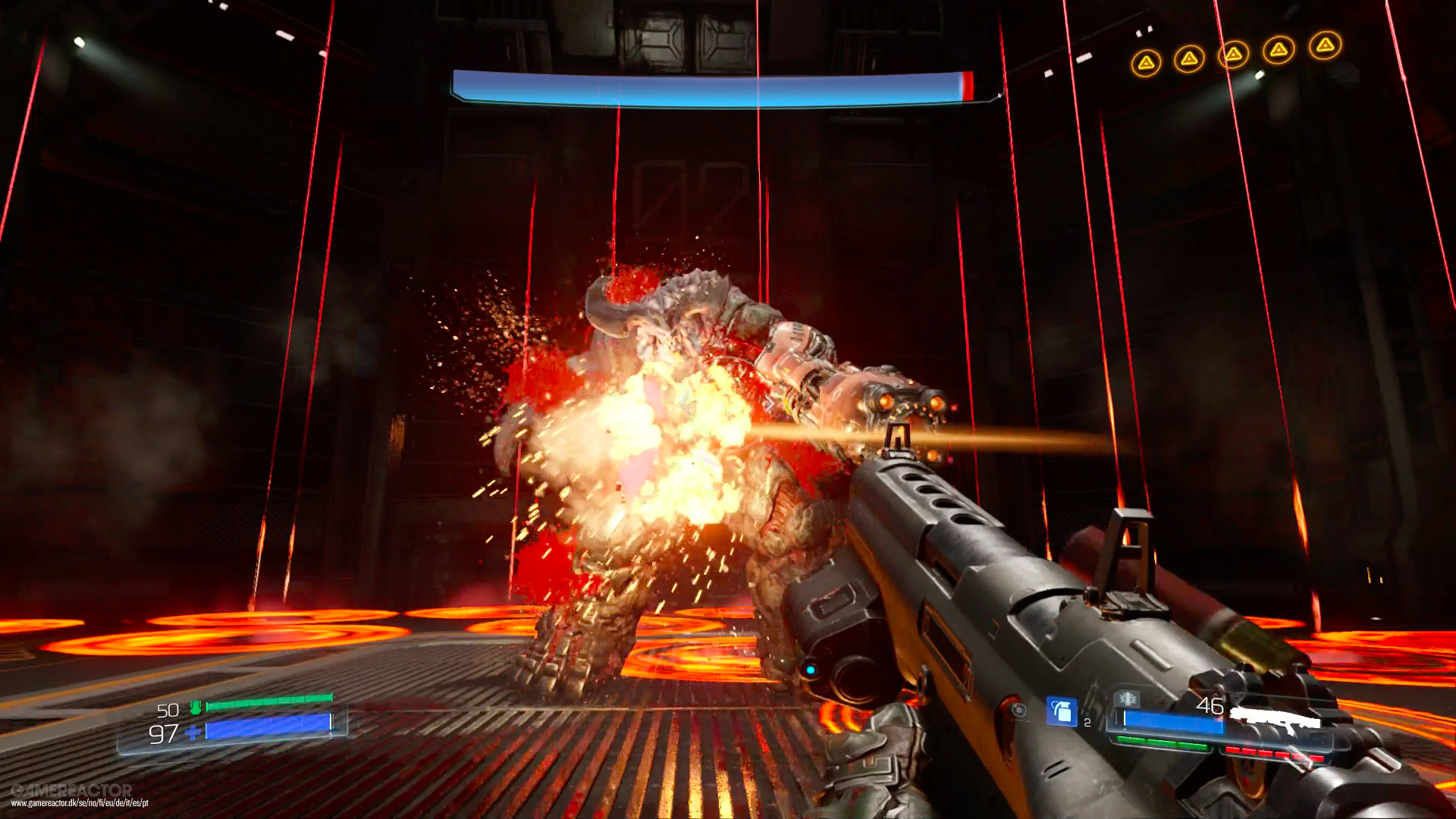Click the explosive shot weapon mod icon
This screenshot has height=819, width=1456.
1128,698
